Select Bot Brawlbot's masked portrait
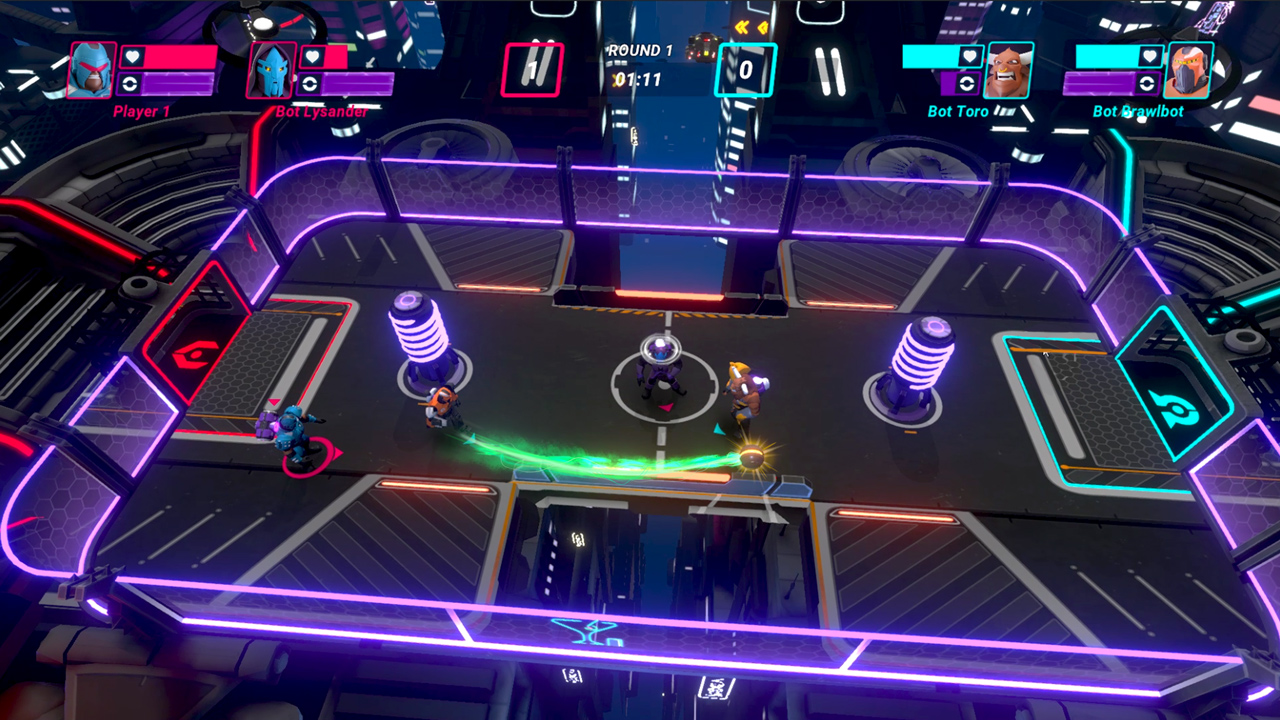This screenshot has width=1280, height=720. click(1190, 70)
